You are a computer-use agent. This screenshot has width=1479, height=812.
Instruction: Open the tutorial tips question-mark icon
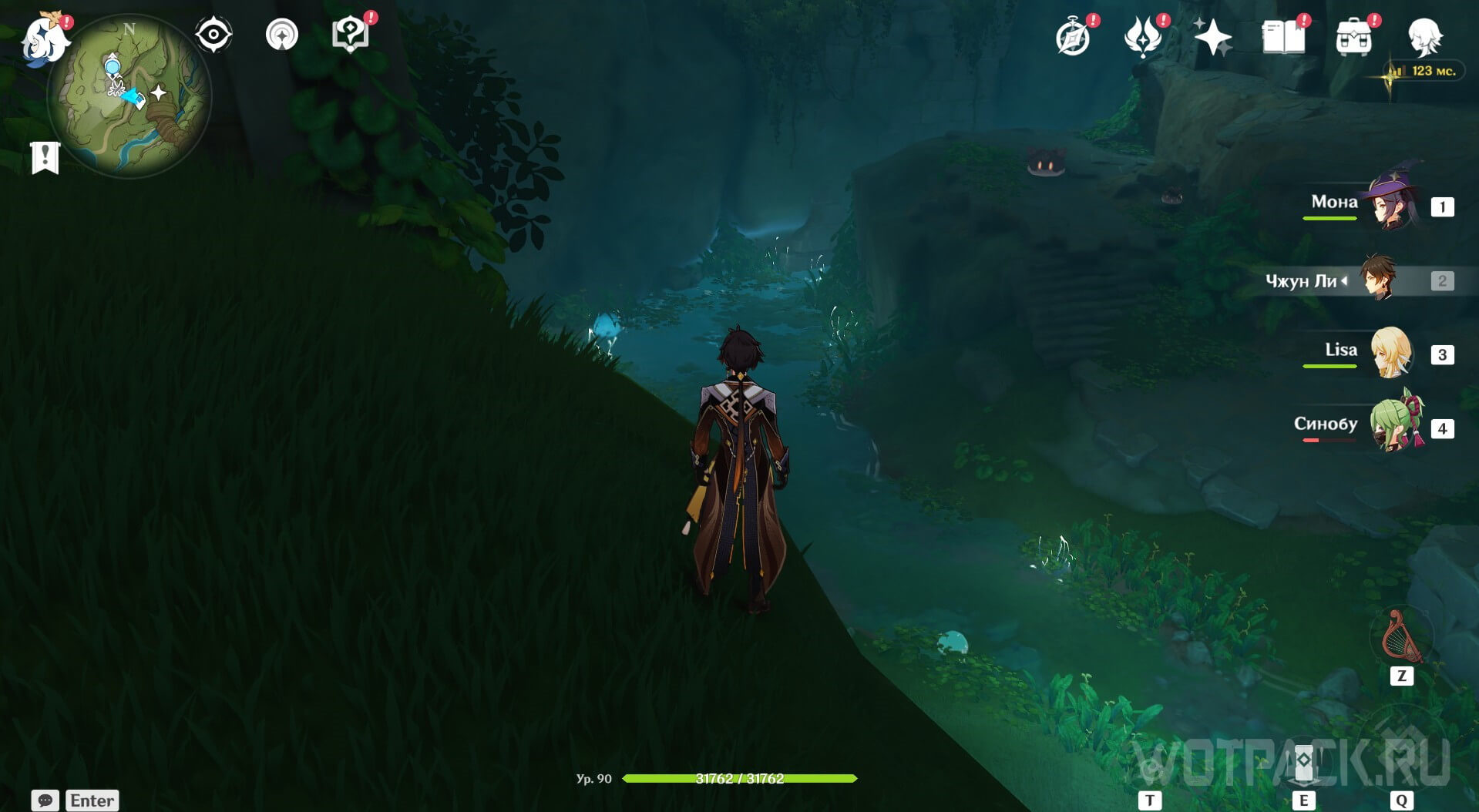pos(350,35)
